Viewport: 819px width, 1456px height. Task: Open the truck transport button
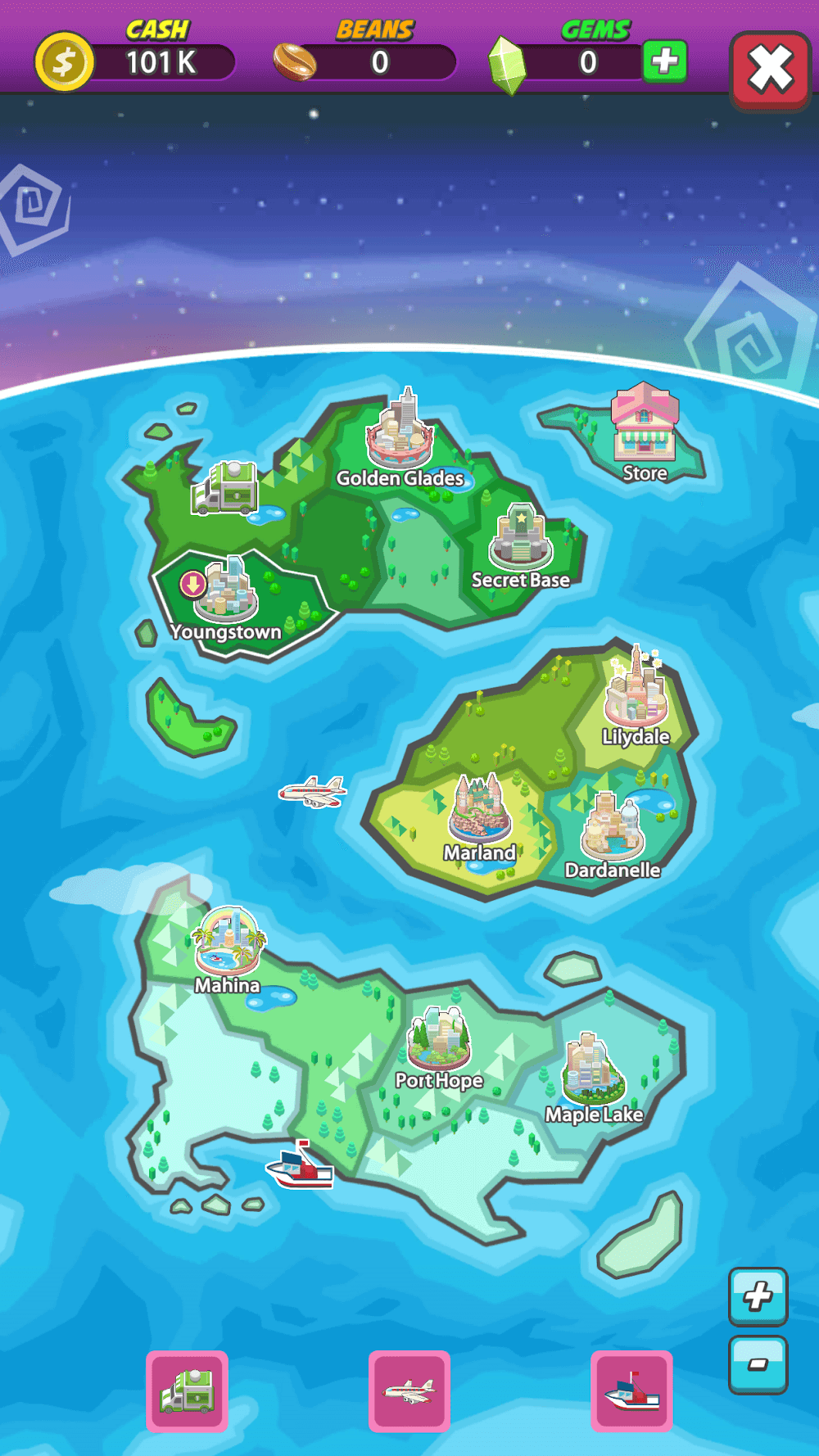coord(187,1390)
